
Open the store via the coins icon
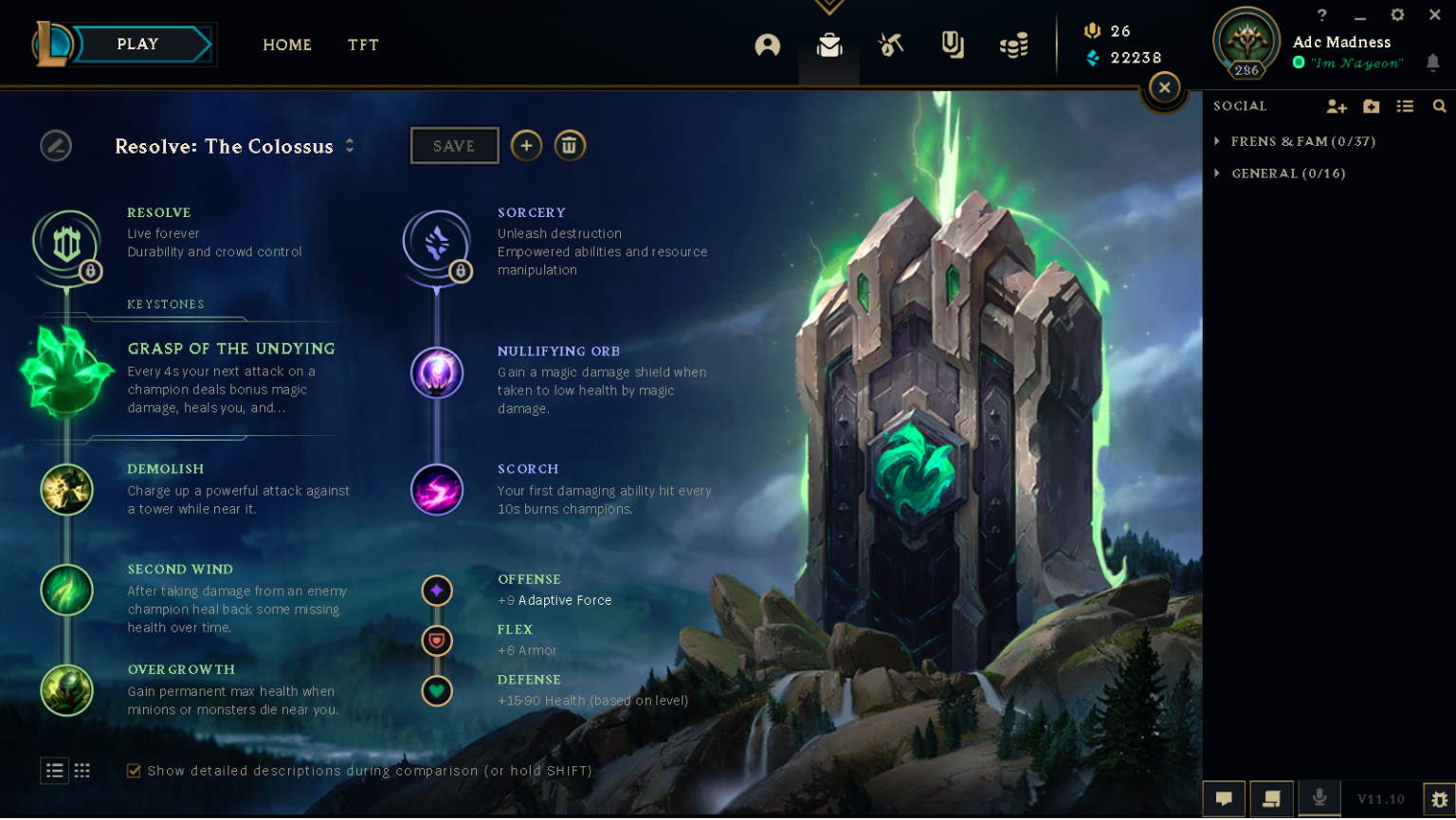coord(1013,46)
